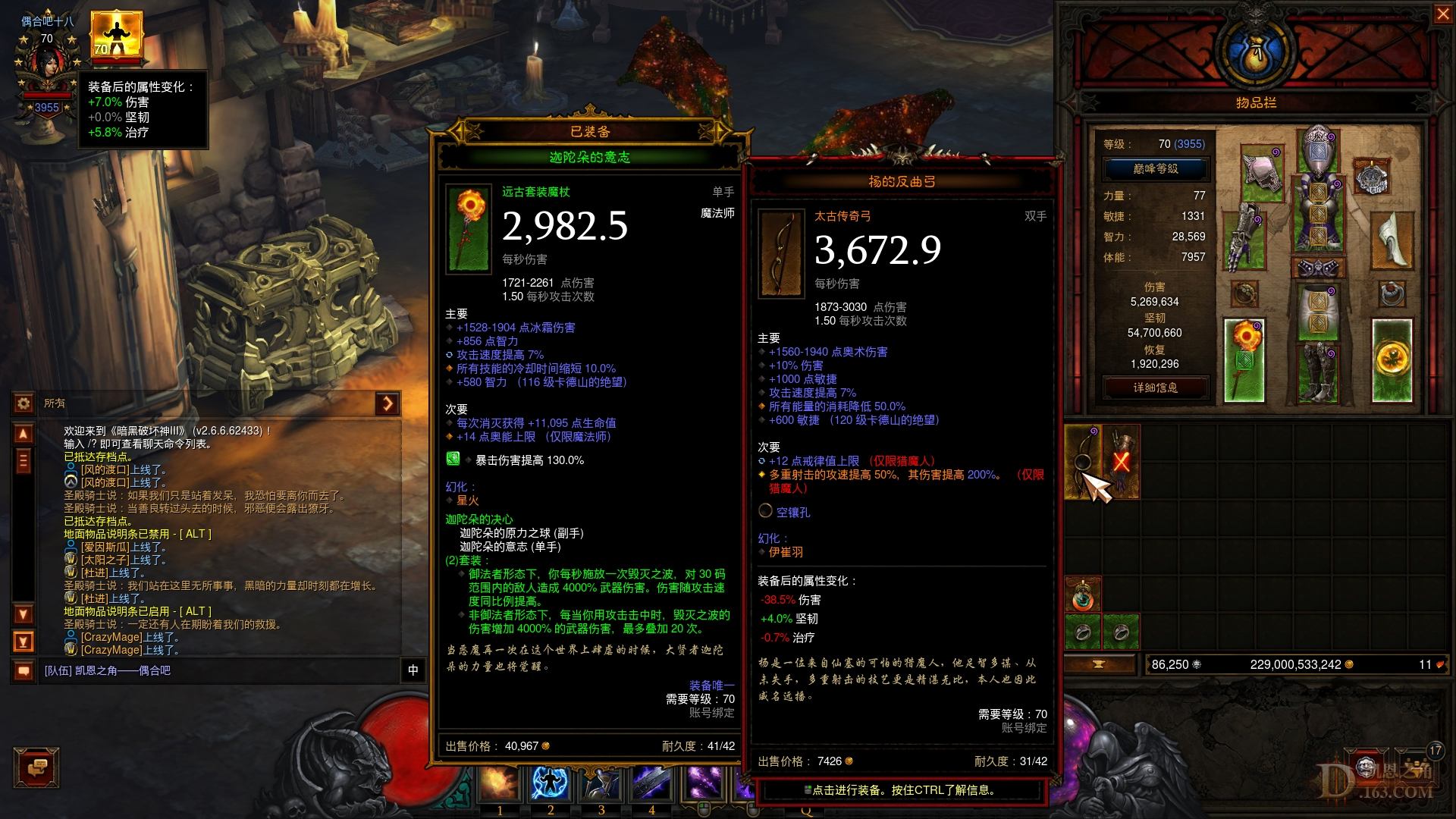The height and width of the screenshot is (819, 1456).
Task: Toggle scroll-to-latest in the chat panel
Action: click(24, 642)
